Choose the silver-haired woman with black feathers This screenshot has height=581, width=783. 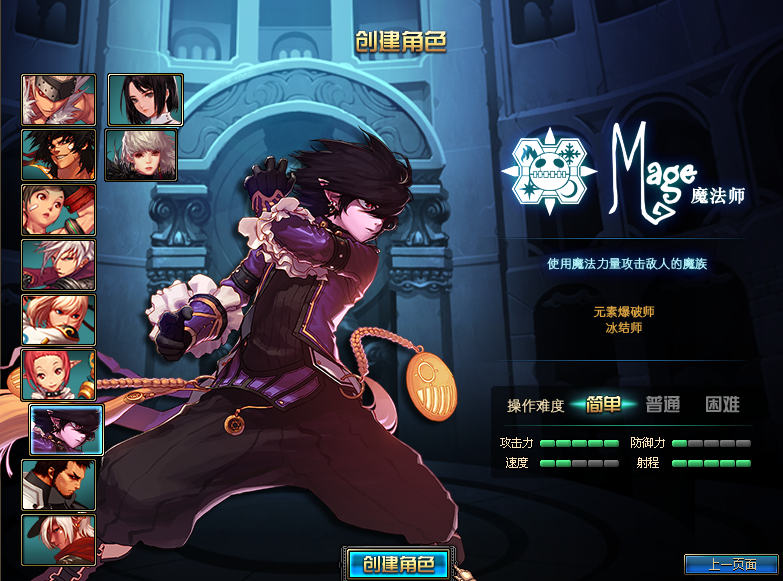click(141, 155)
